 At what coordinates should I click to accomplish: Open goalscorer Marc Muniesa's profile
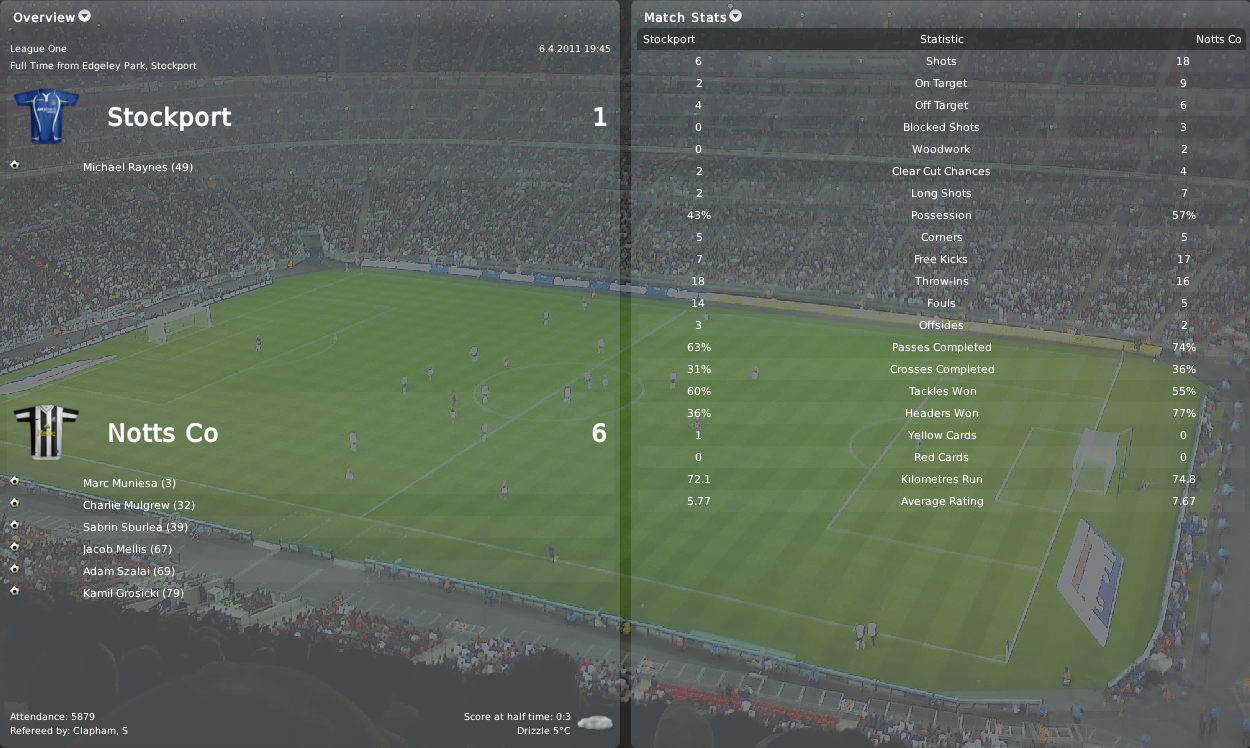point(129,483)
